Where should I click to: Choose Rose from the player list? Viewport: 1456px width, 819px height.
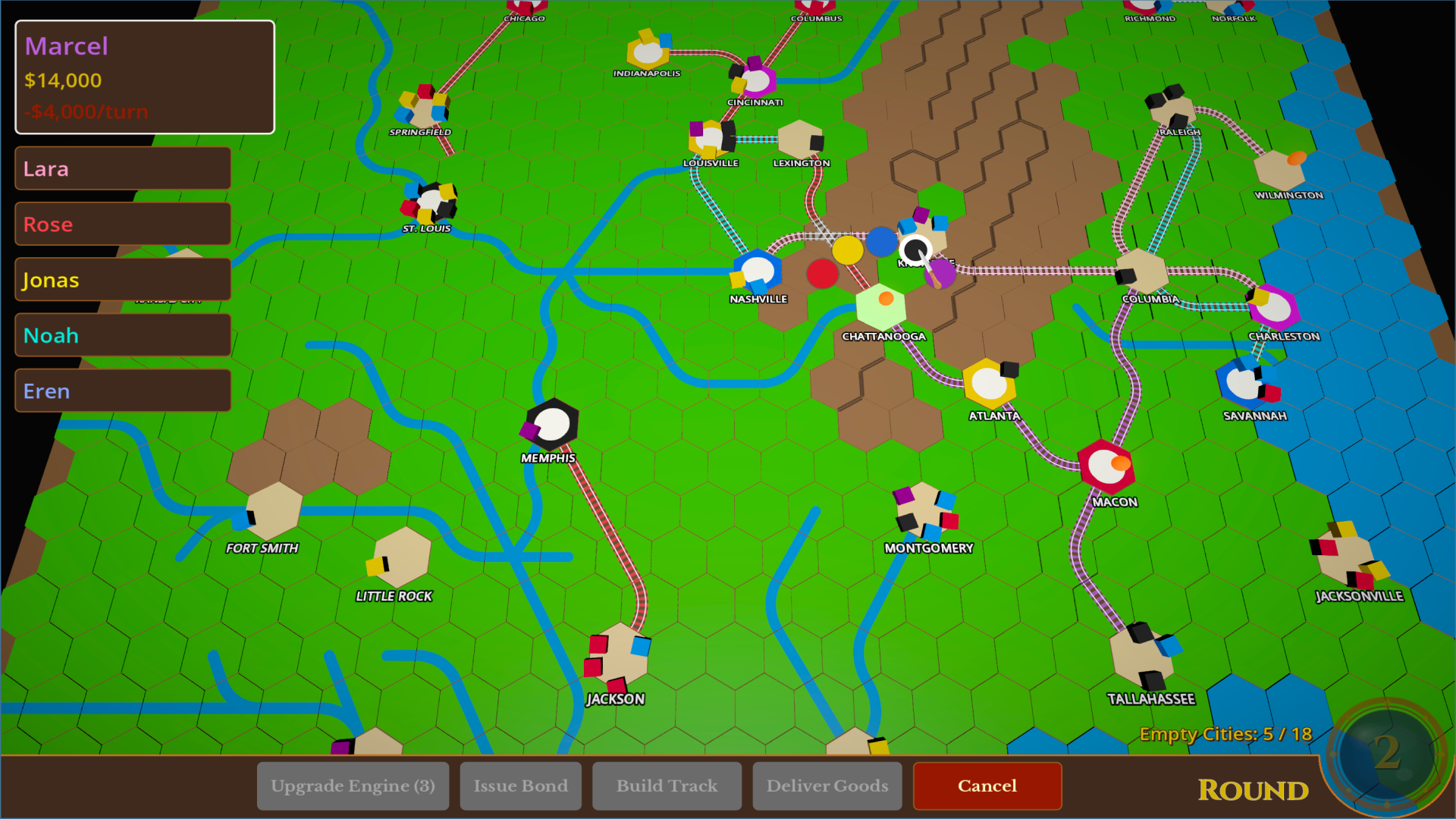click(x=123, y=224)
